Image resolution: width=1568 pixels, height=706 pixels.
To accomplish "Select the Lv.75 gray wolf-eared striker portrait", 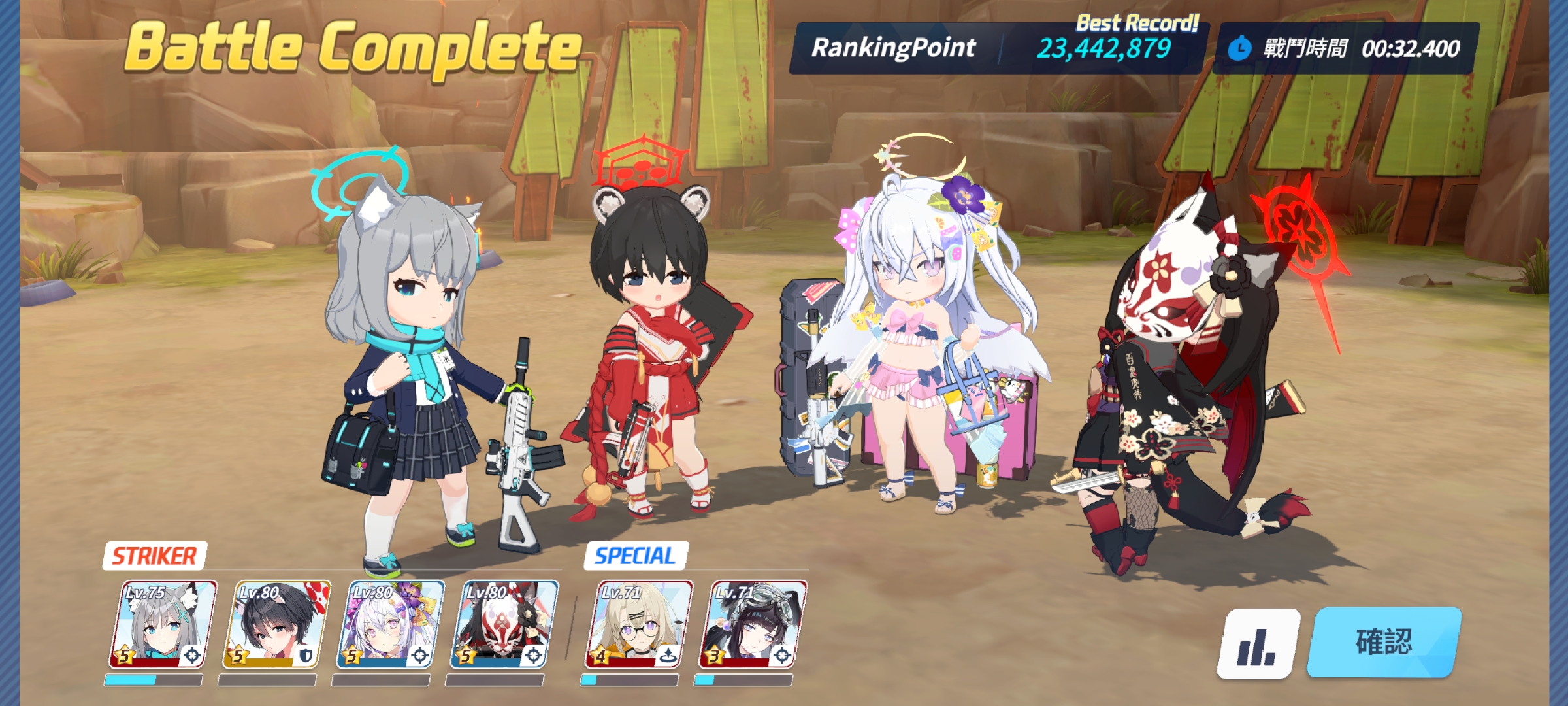I will (162, 624).
